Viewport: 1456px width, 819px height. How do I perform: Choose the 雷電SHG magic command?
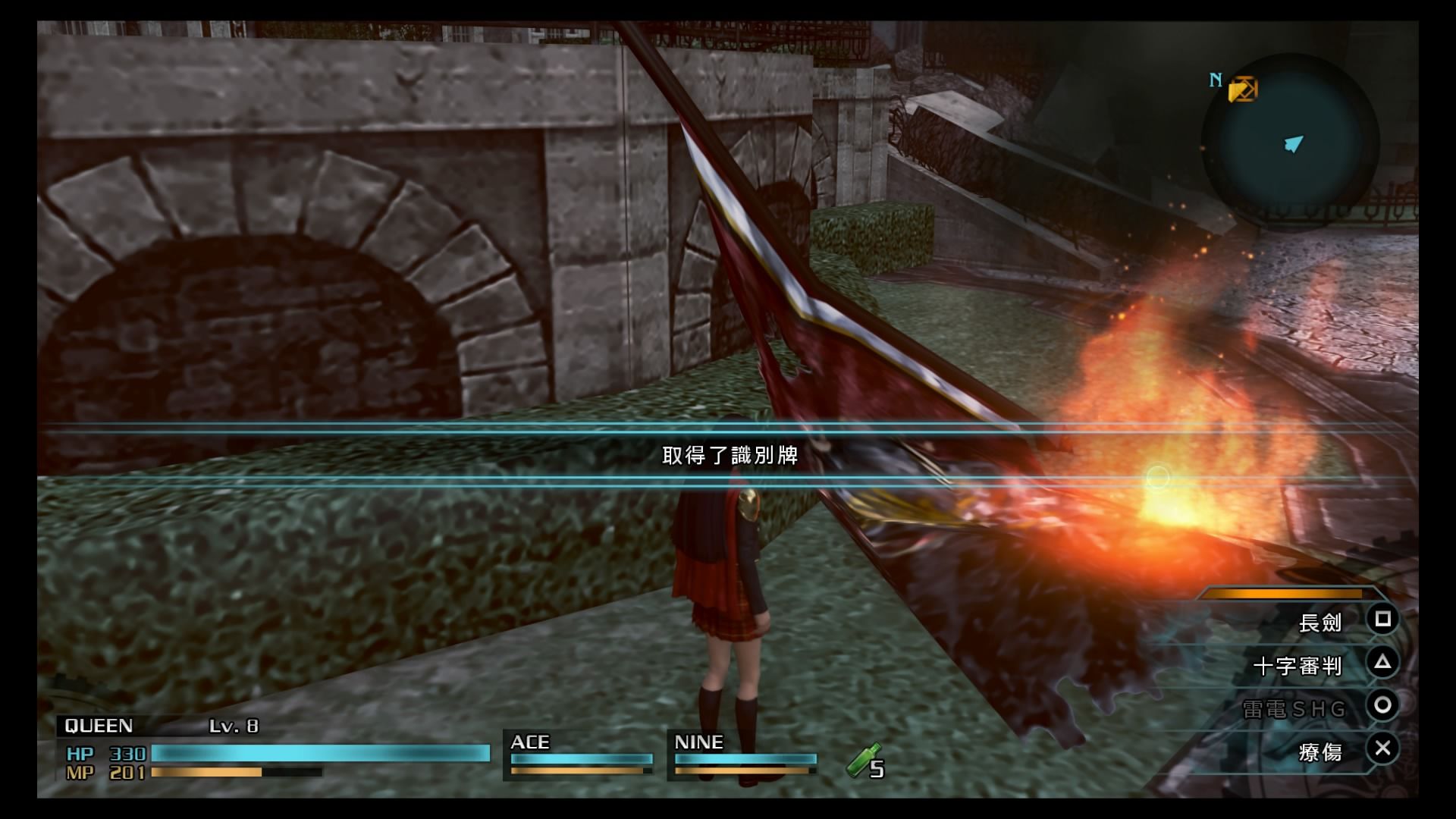pyautogui.click(x=1294, y=709)
